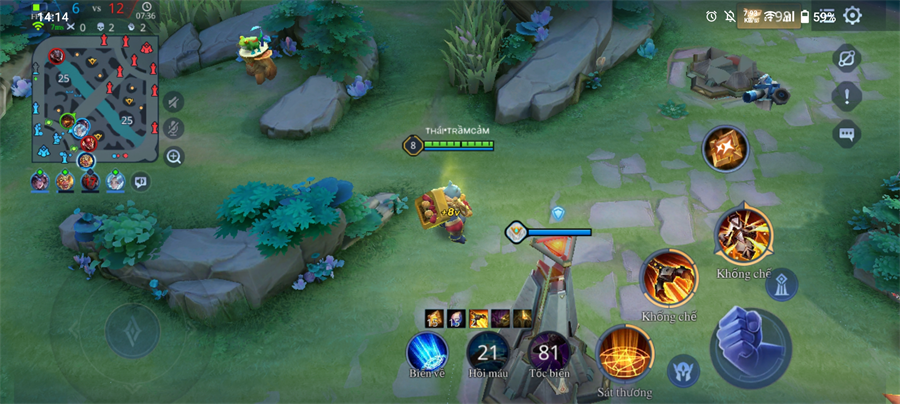Viewport: 900px width, 404px height.
Task: Cast the upper Khống chế ultimate skill
Action: point(742,232)
